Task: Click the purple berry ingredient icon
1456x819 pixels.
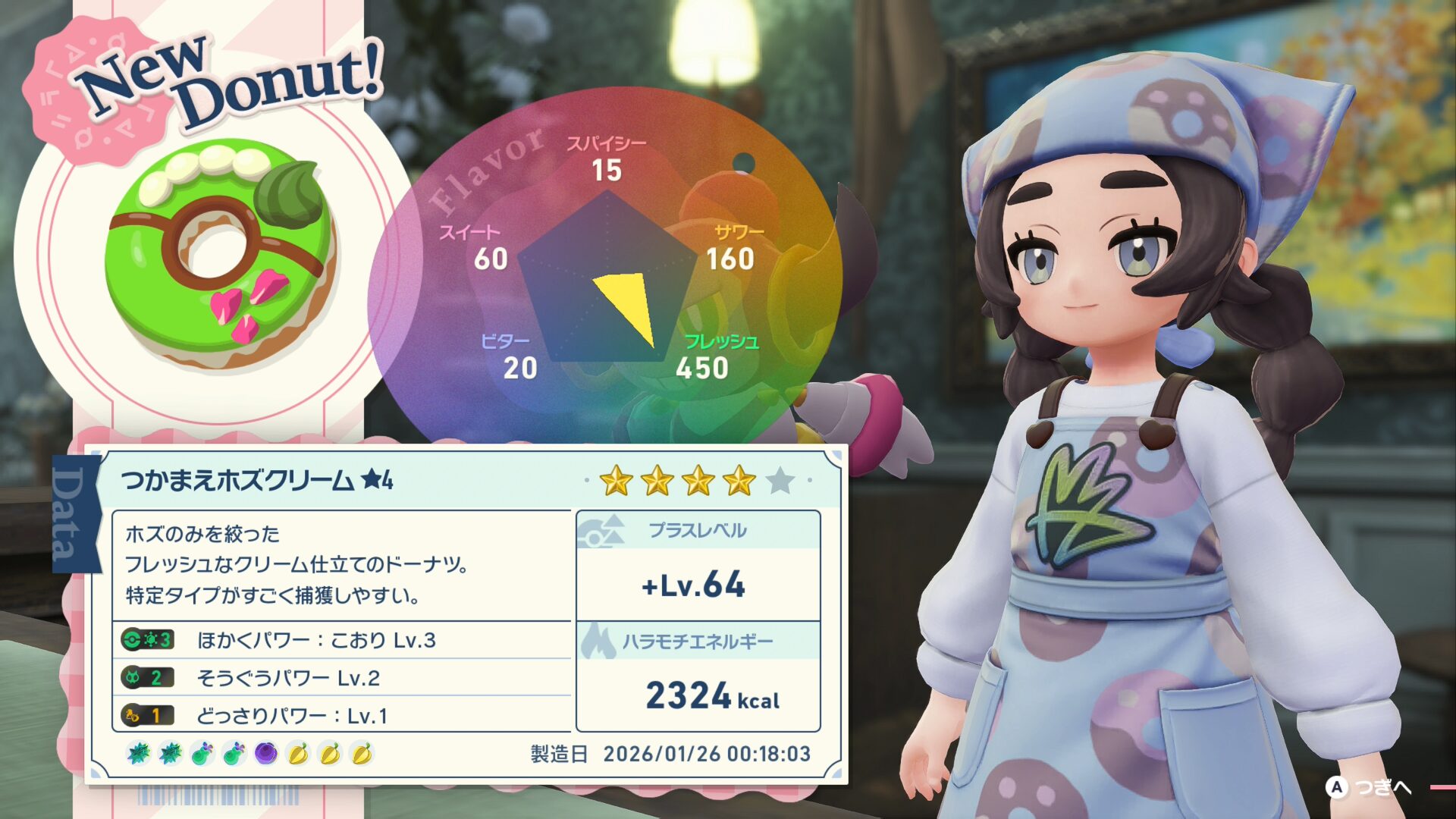Action: (266, 754)
